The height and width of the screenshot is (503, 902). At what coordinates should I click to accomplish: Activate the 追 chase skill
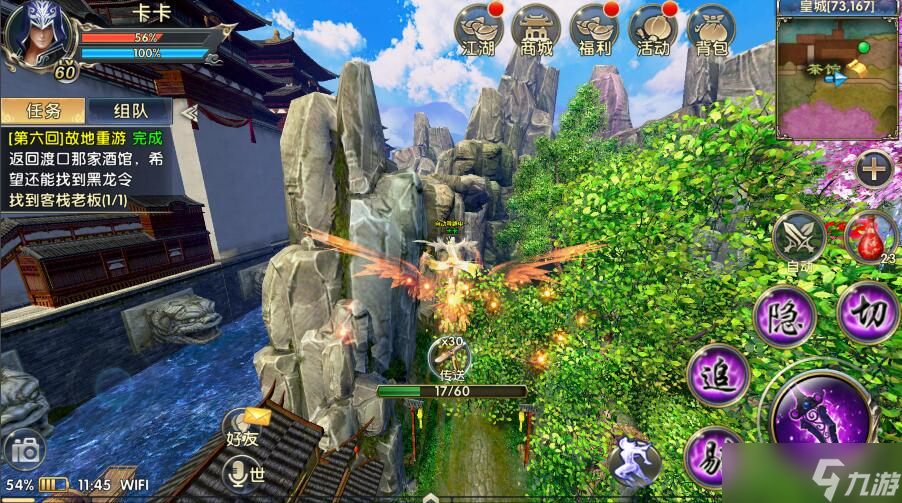pyautogui.click(x=717, y=377)
